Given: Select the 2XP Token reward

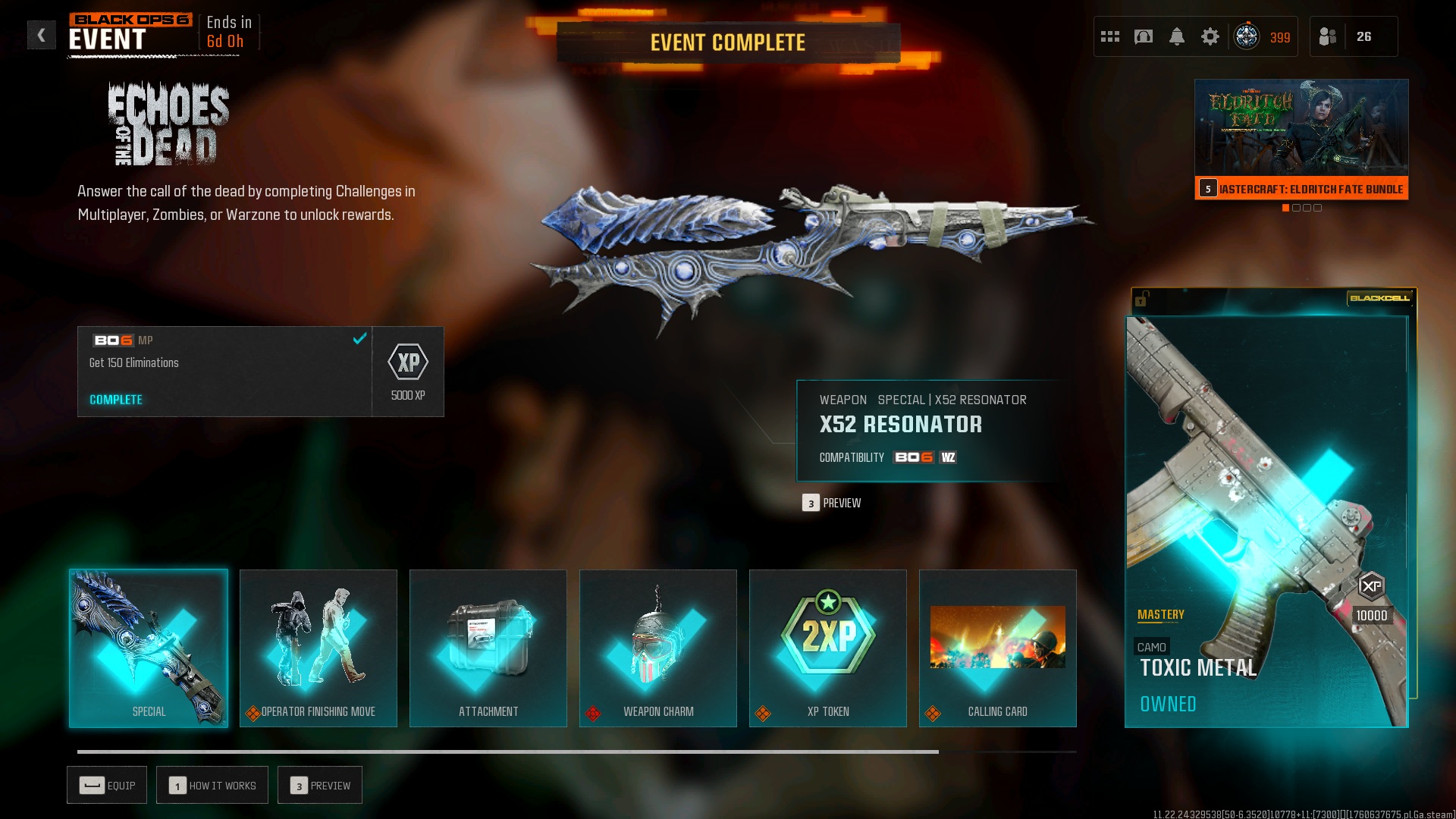Looking at the screenshot, I should [828, 648].
